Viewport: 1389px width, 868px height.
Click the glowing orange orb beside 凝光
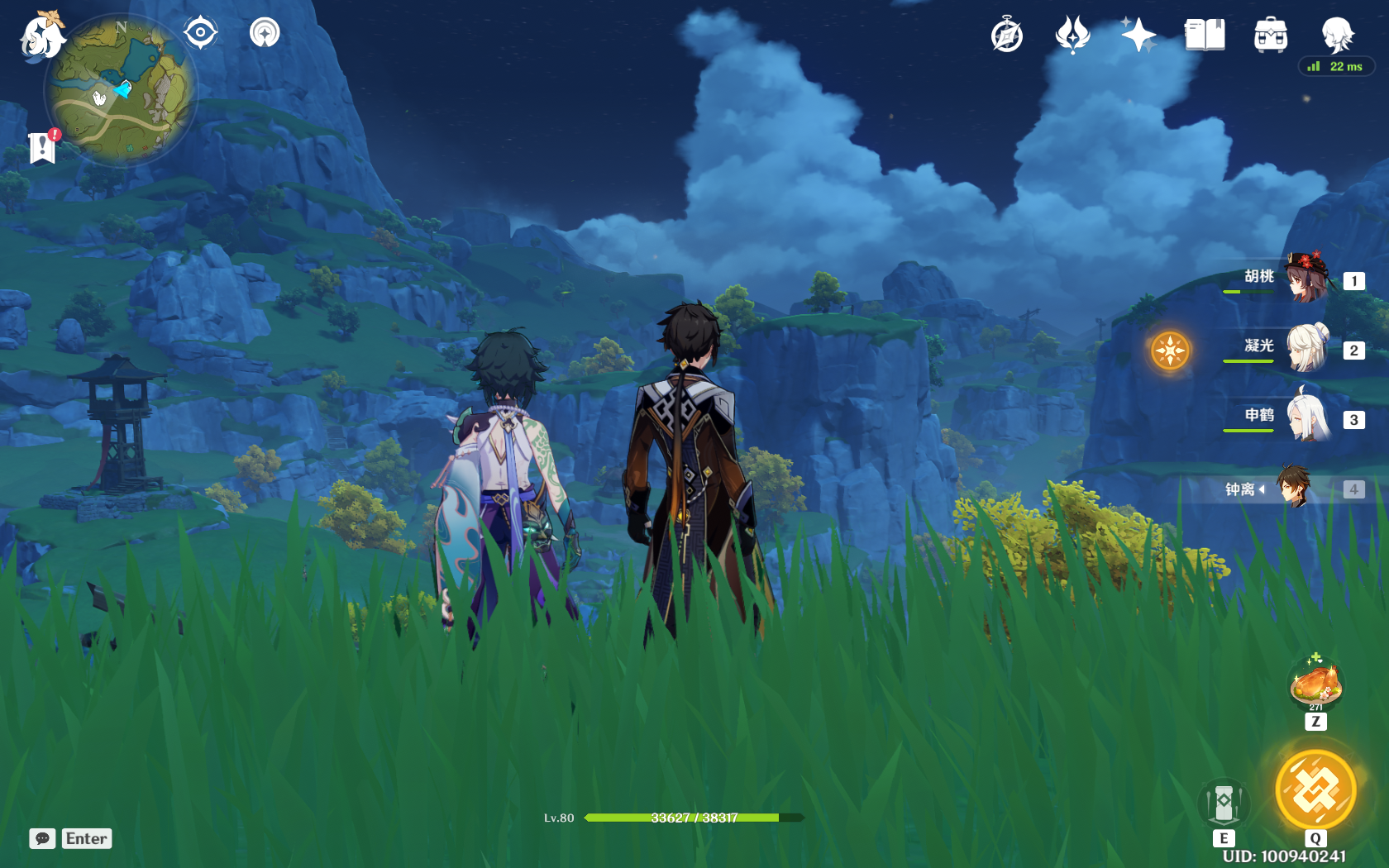[x=1170, y=351]
